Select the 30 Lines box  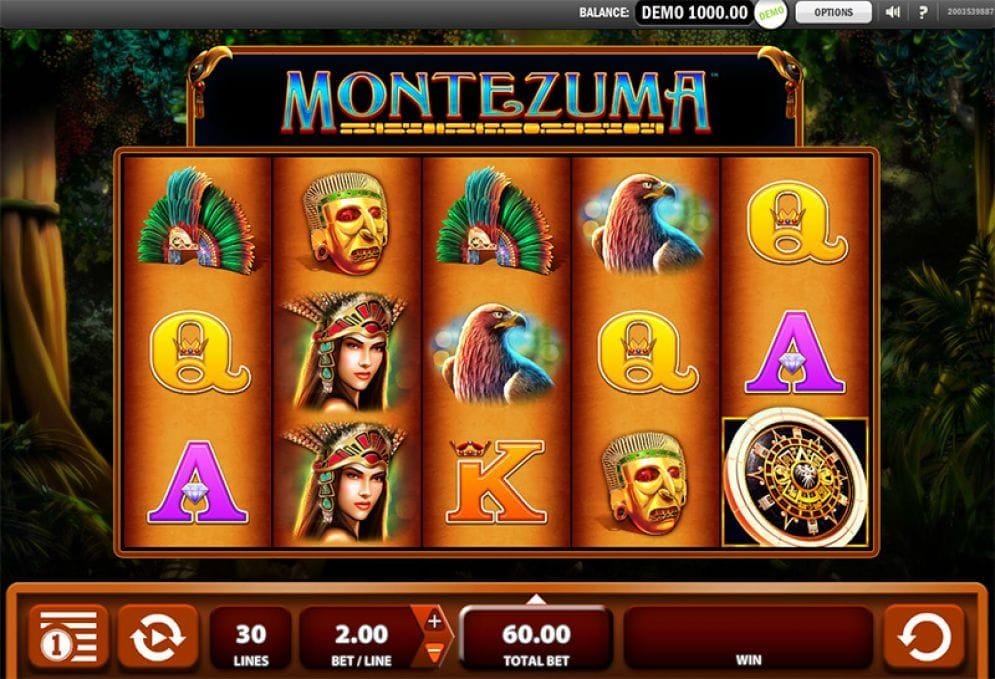tap(249, 638)
